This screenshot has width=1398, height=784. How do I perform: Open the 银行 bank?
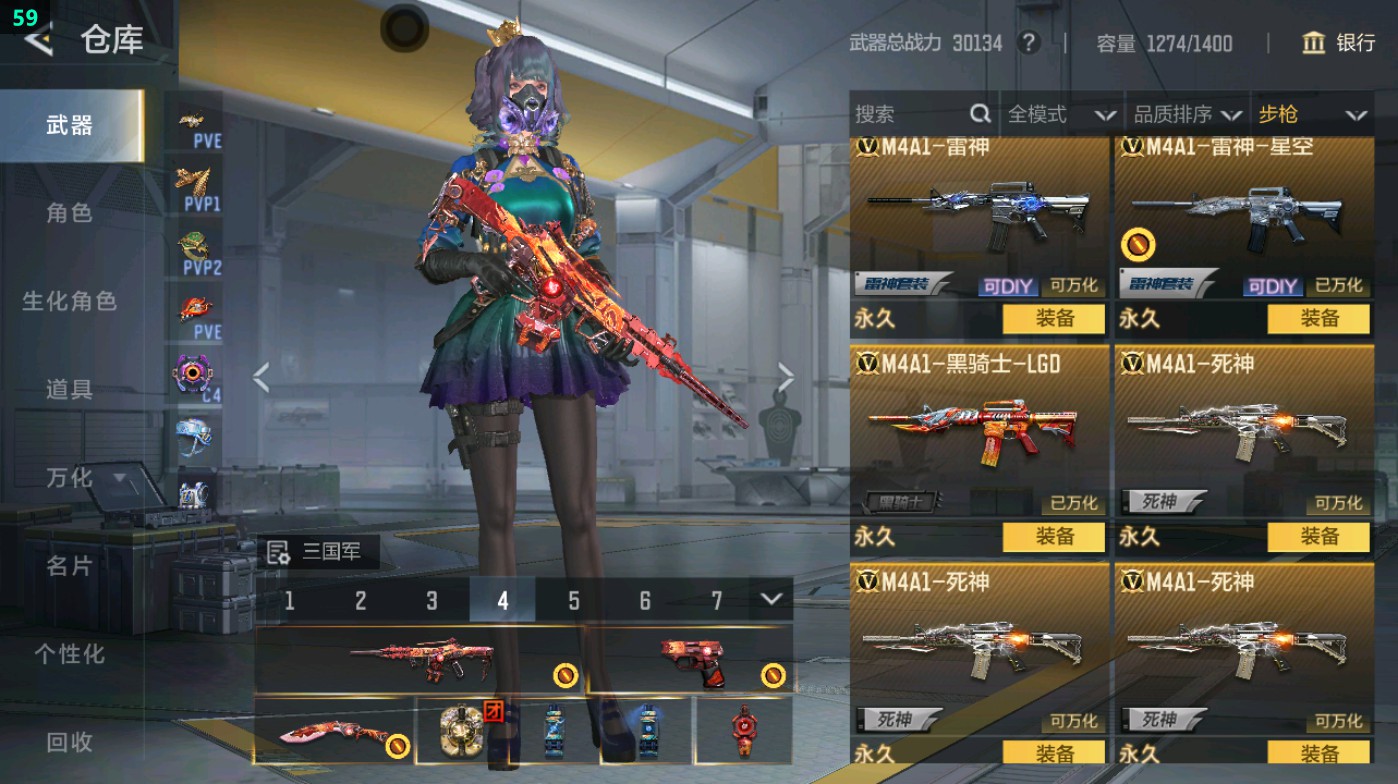[x=1339, y=43]
